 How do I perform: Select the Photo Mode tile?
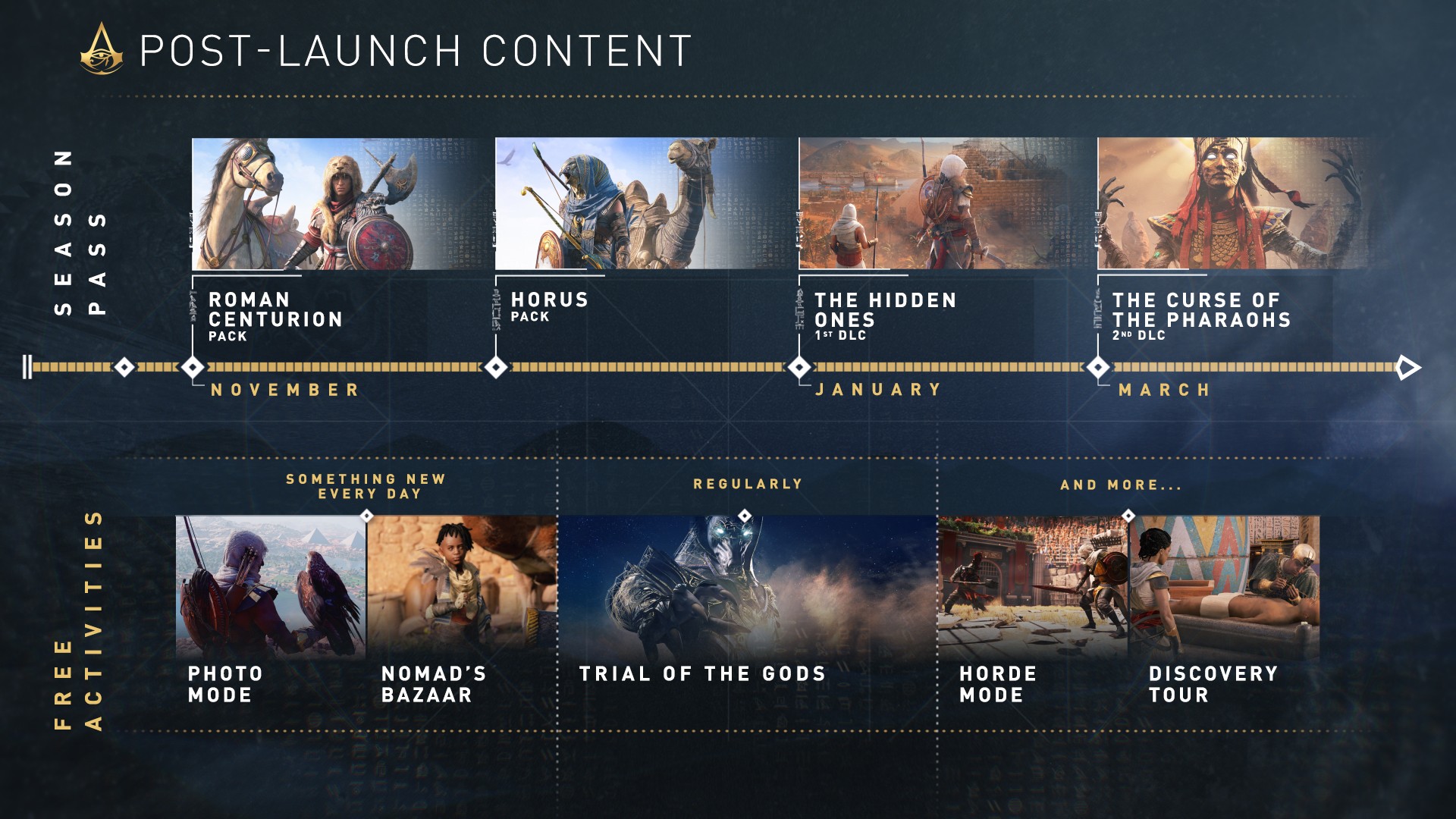click(x=271, y=587)
